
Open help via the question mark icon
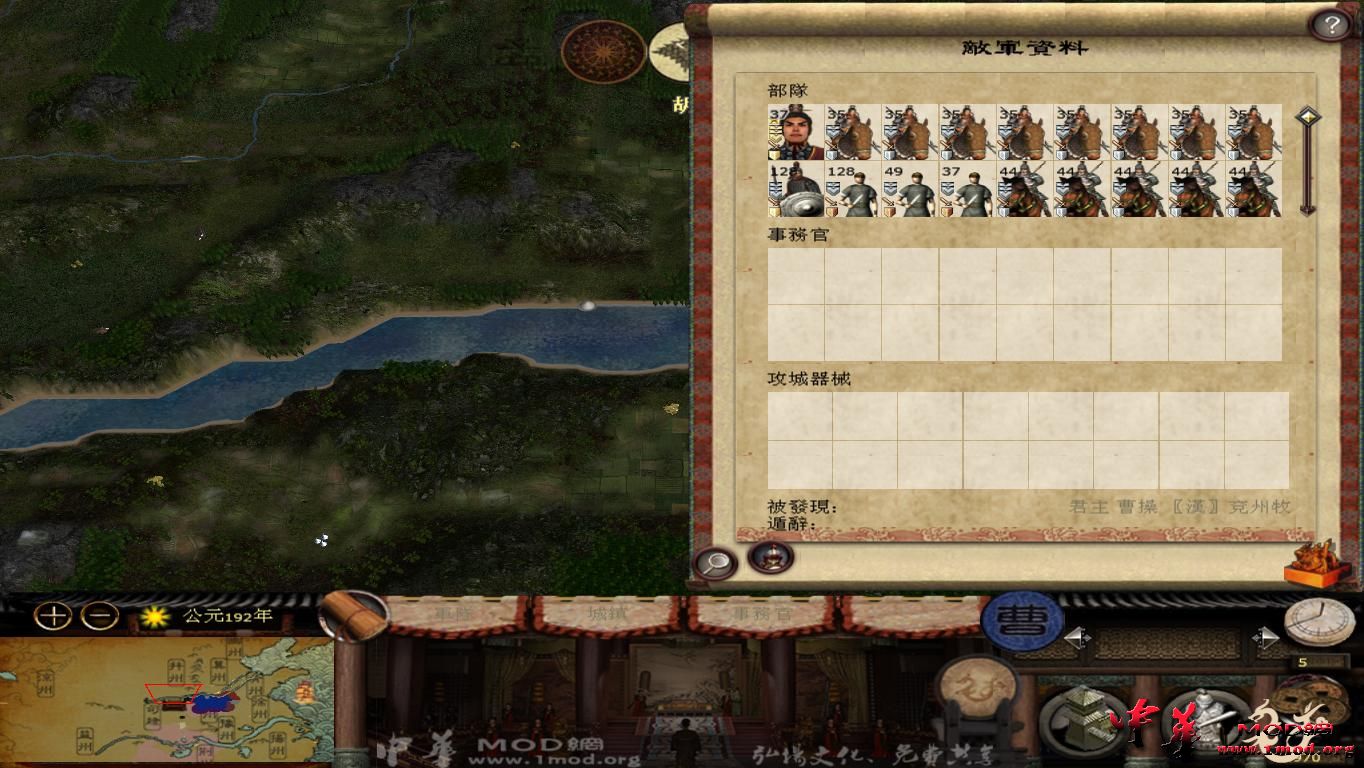[x=1330, y=22]
